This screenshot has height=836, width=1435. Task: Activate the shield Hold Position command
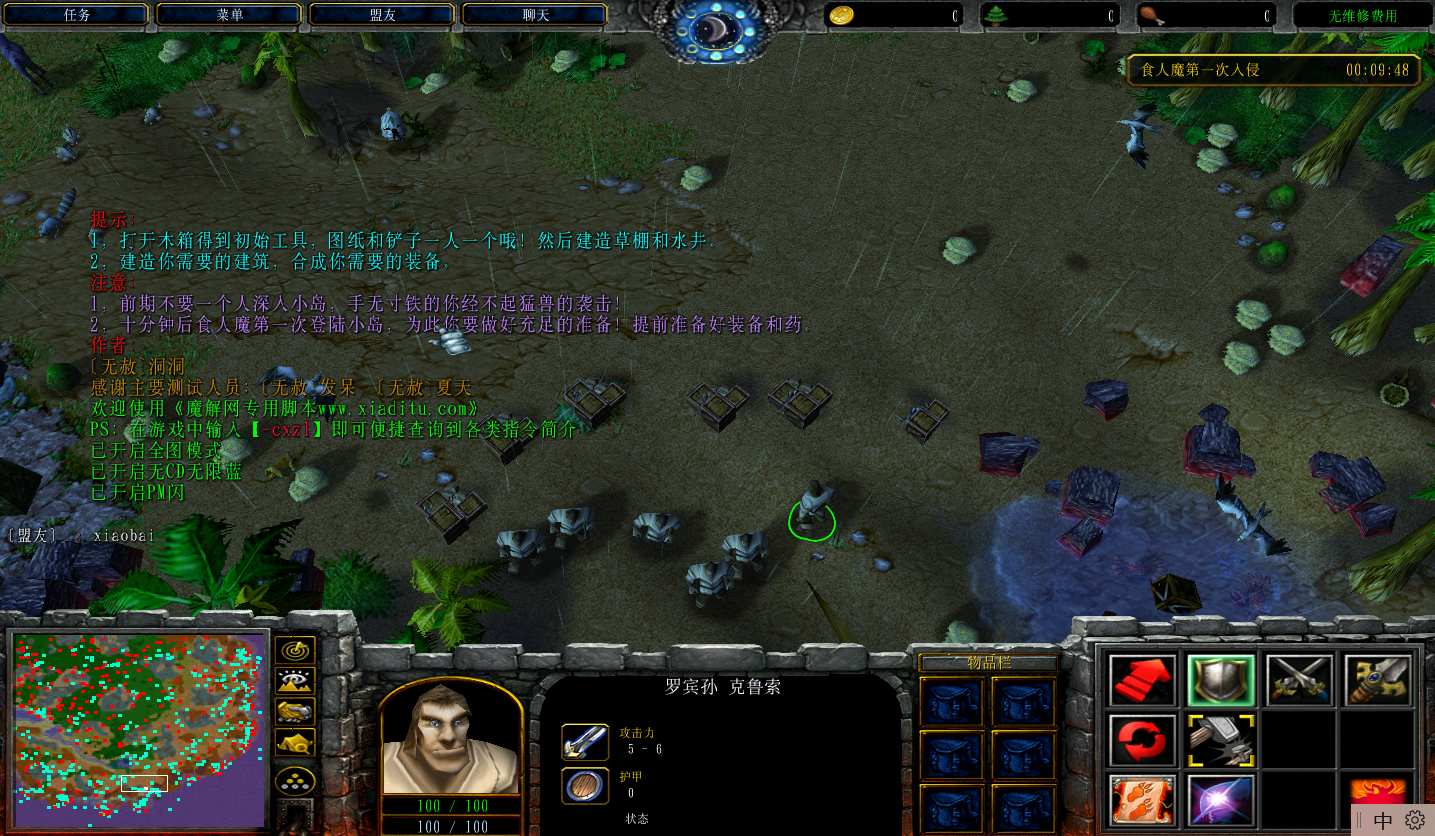pos(1220,681)
